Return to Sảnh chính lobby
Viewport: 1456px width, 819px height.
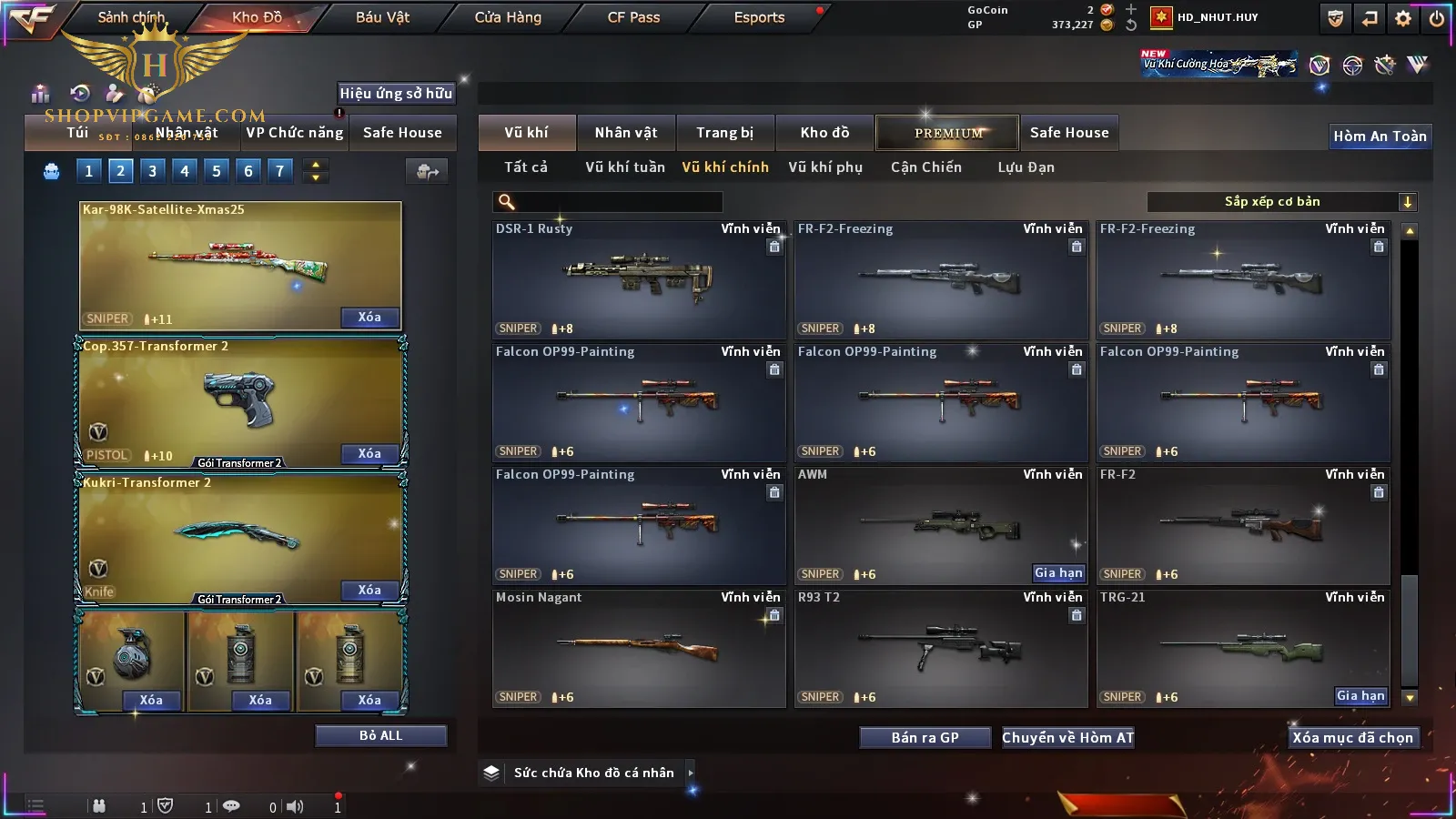click(131, 17)
